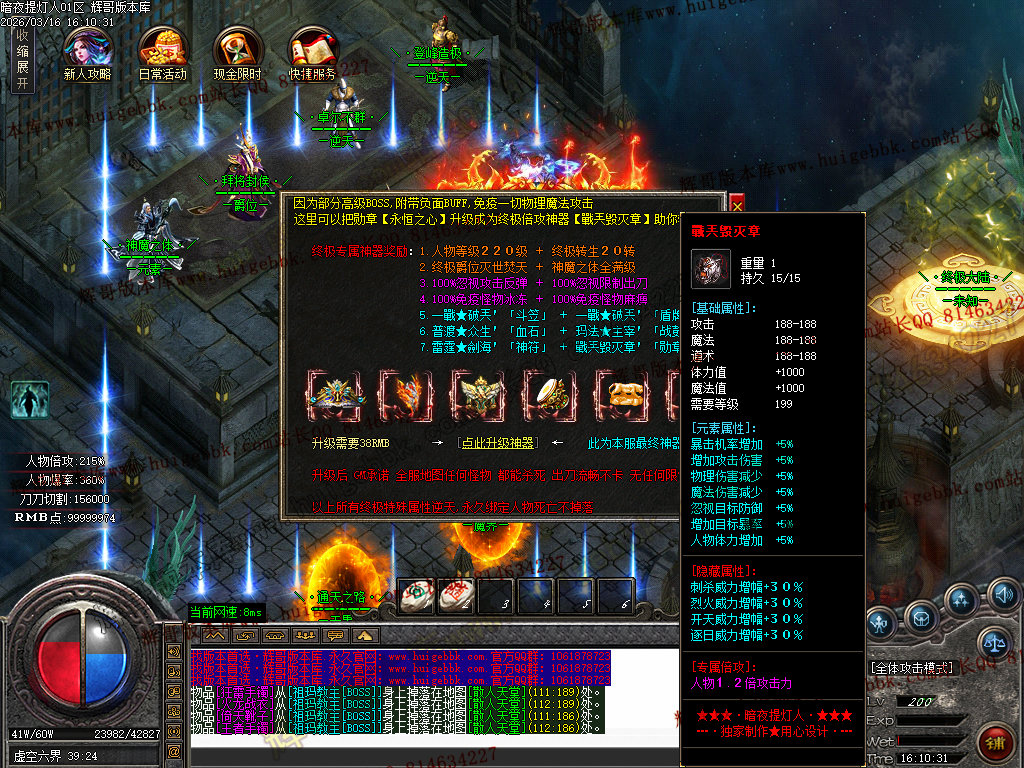This screenshot has height=768, width=1024.
Task: Toggle the 收缩展开 collapse panel button
Action: pyautogui.click(x=22, y=60)
